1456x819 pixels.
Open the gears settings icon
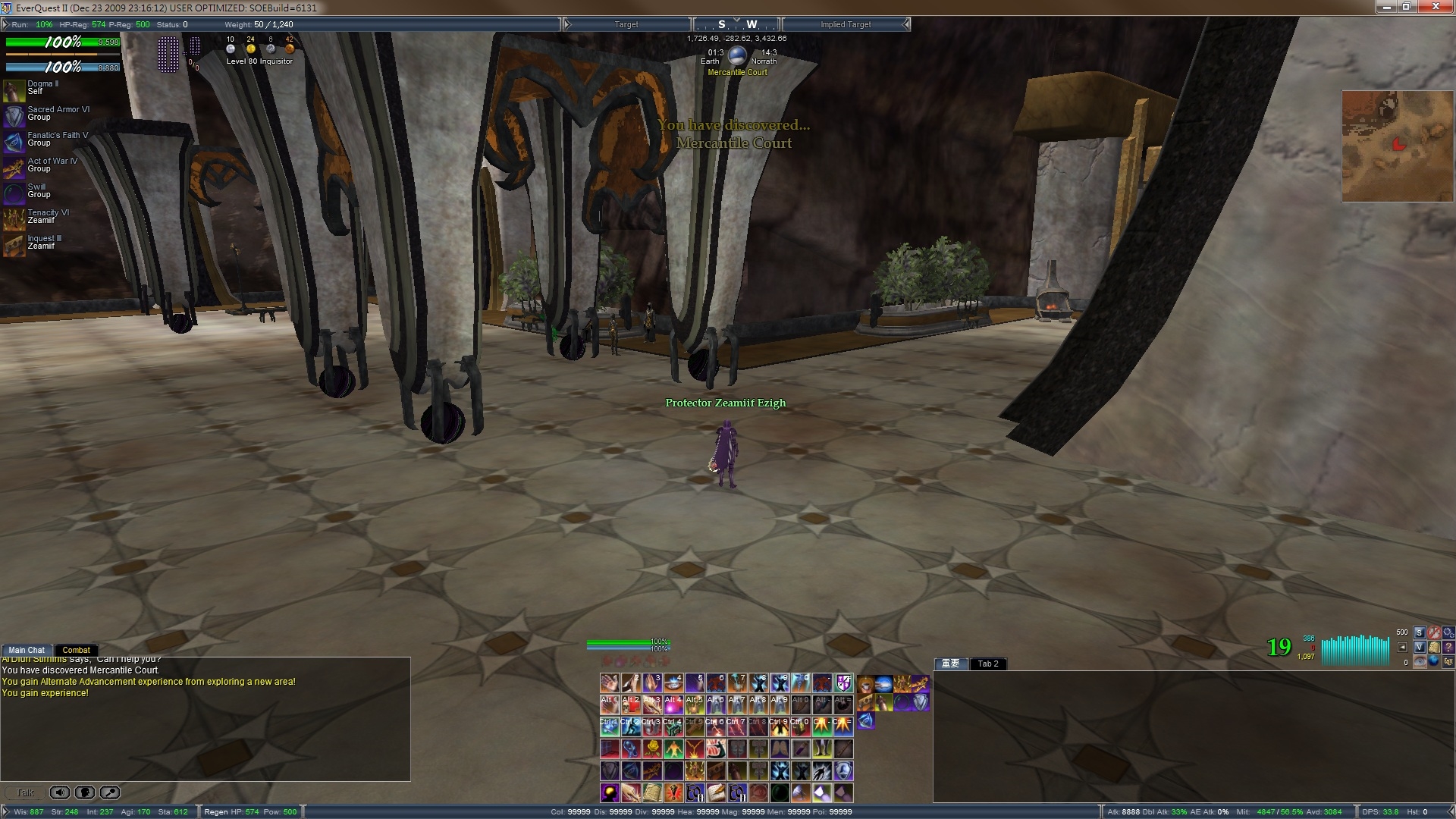(x=1448, y=632)
